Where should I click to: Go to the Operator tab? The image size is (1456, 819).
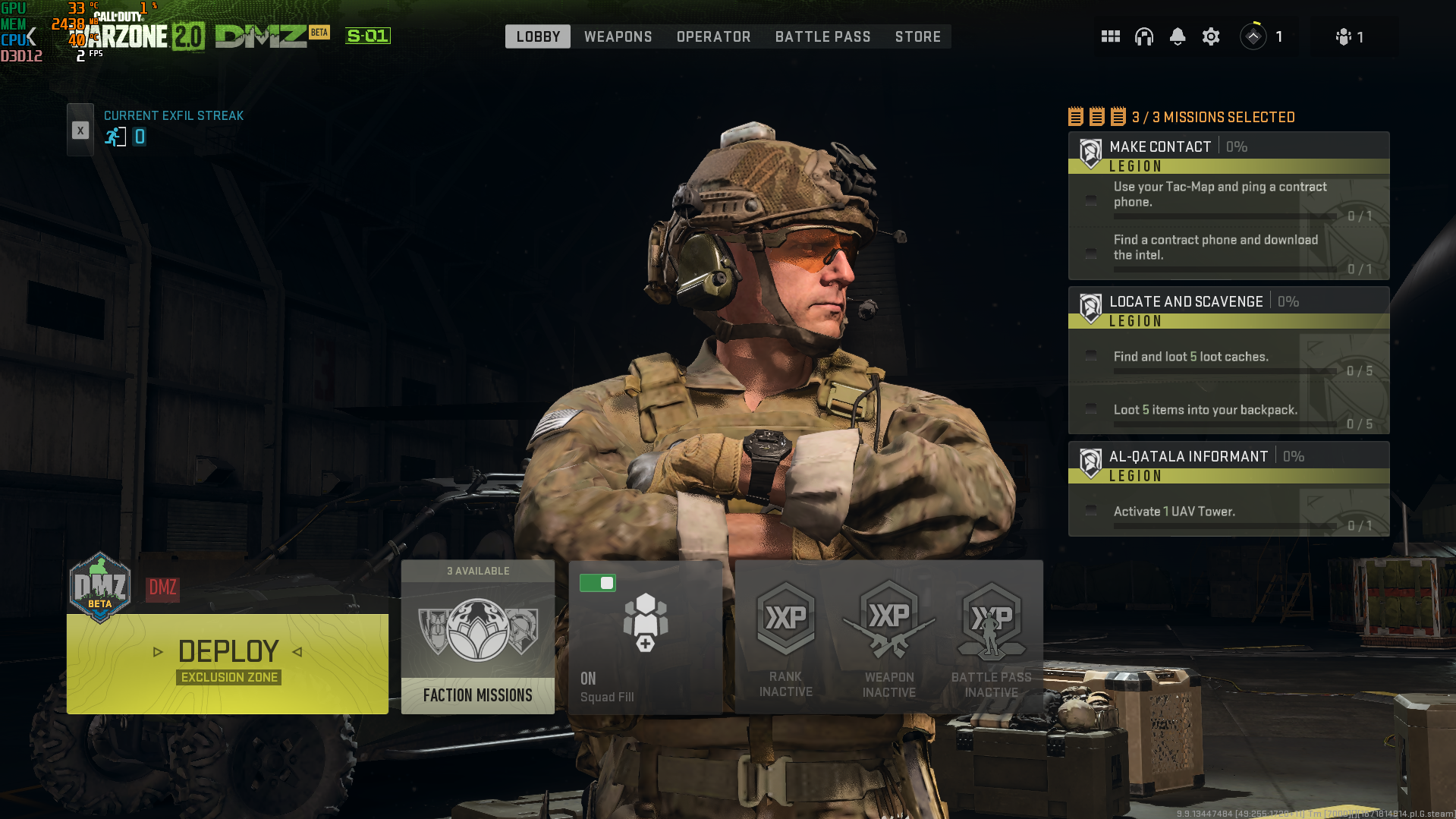pyautogui.click(x=713, y=36)
